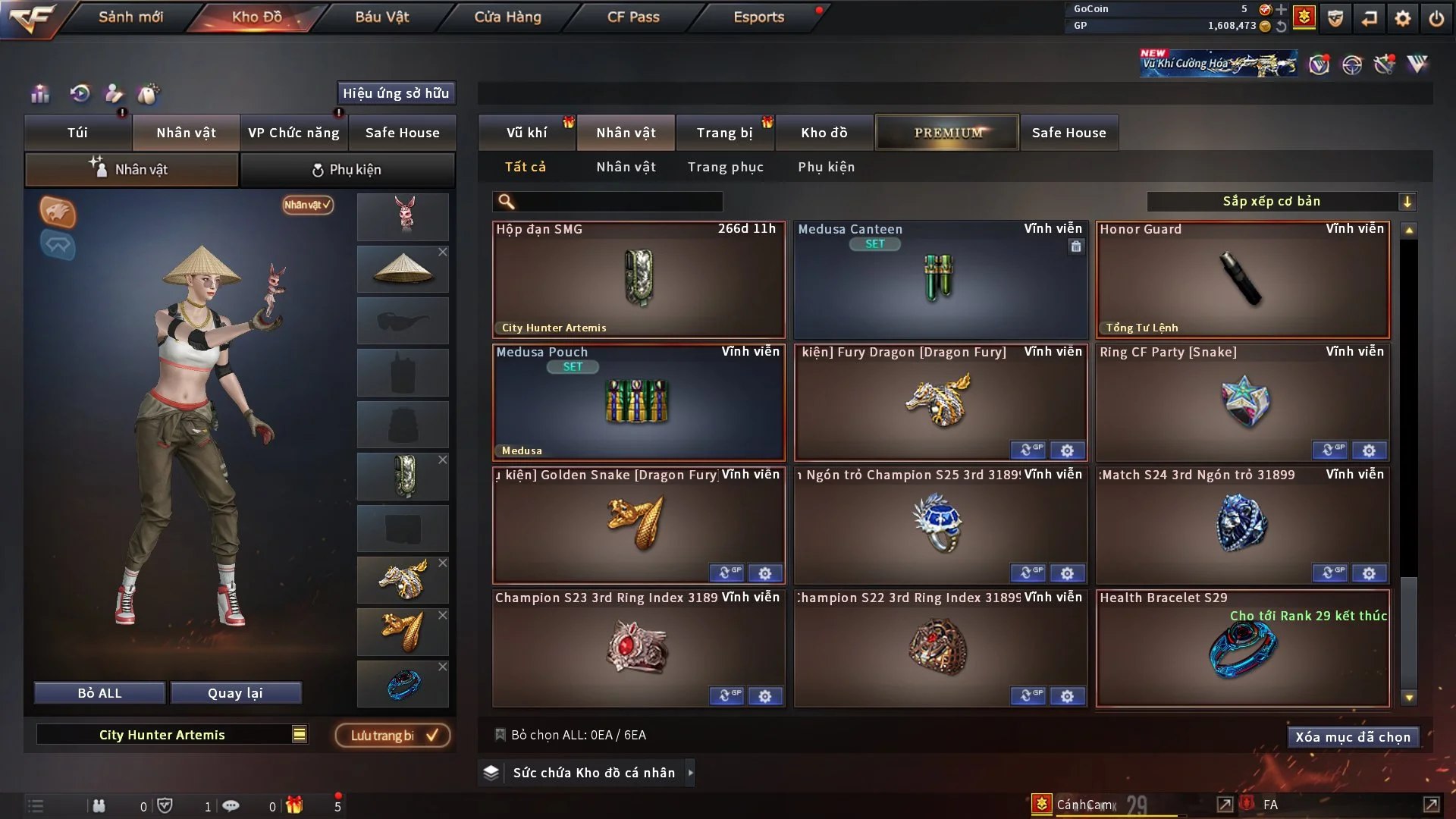
Task: Open the Cửa Hàng shop menu
Action: coord(507,17)
